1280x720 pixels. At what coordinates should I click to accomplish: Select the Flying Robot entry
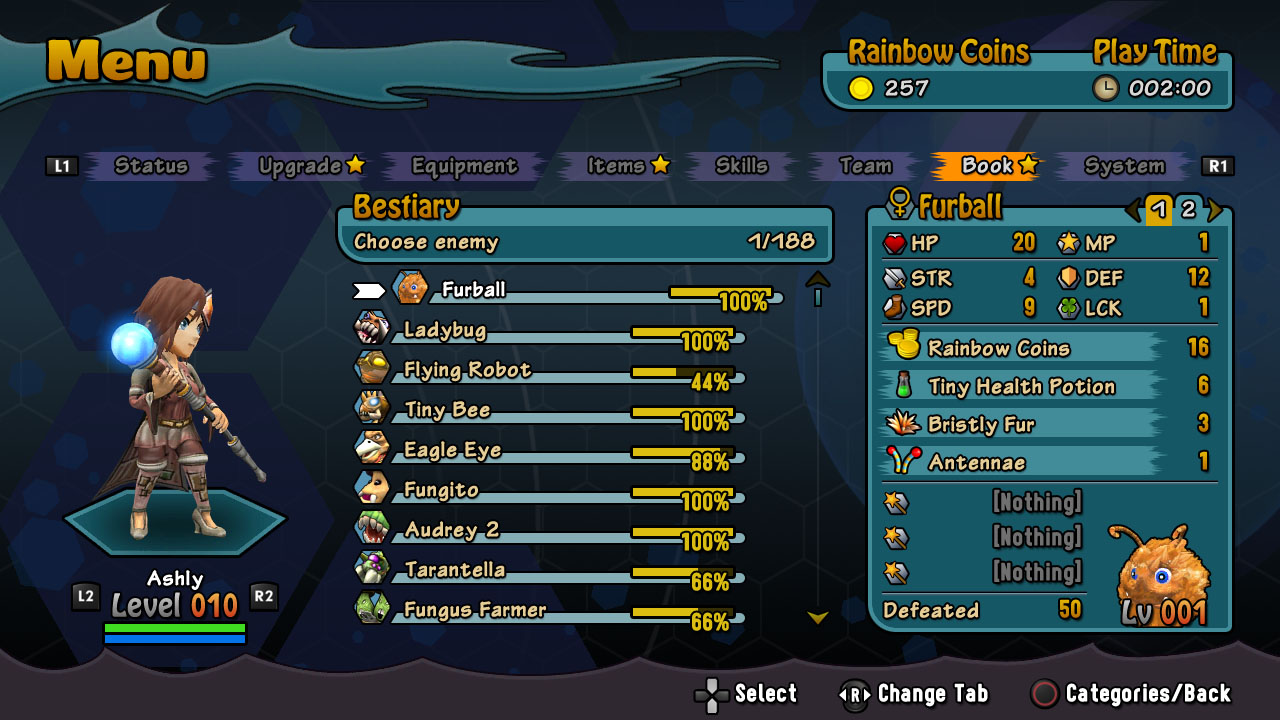(x=467, y=370)
